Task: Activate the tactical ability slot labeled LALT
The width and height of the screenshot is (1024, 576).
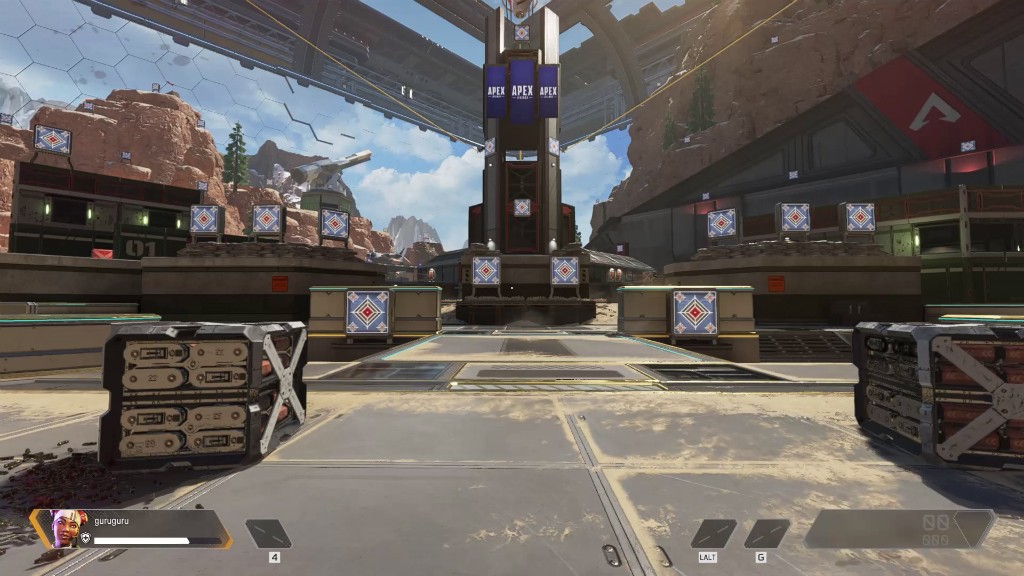Action: (713, 533)
